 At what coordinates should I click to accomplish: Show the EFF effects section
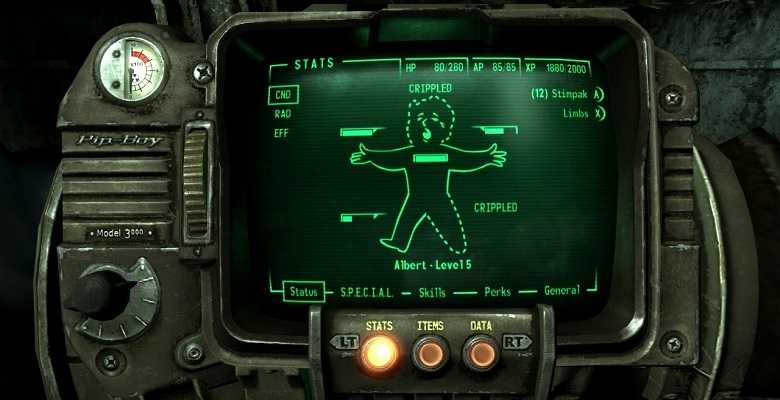[x=281, y=132]
